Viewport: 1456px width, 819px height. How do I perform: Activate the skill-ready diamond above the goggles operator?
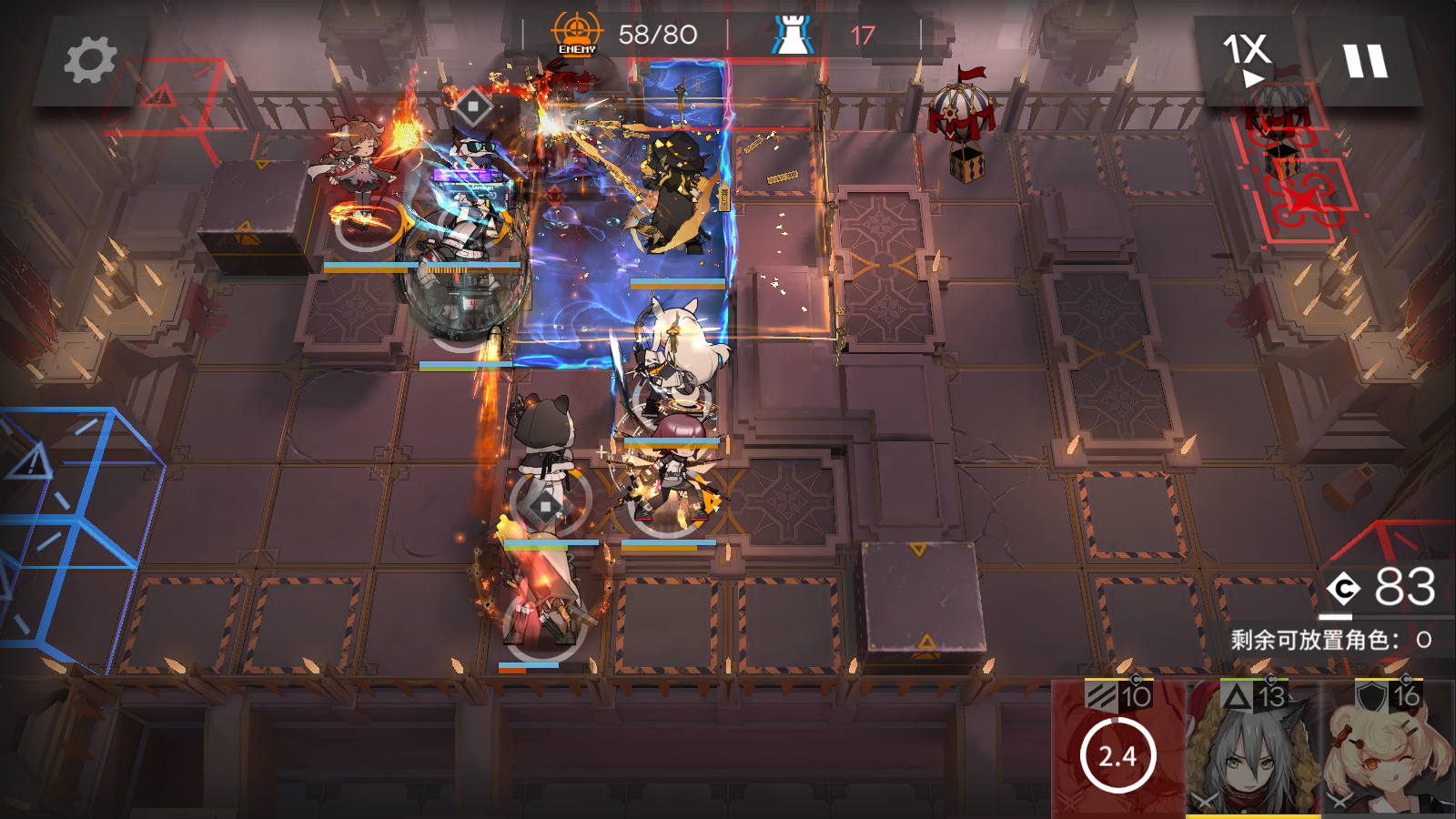pos(472,106)
